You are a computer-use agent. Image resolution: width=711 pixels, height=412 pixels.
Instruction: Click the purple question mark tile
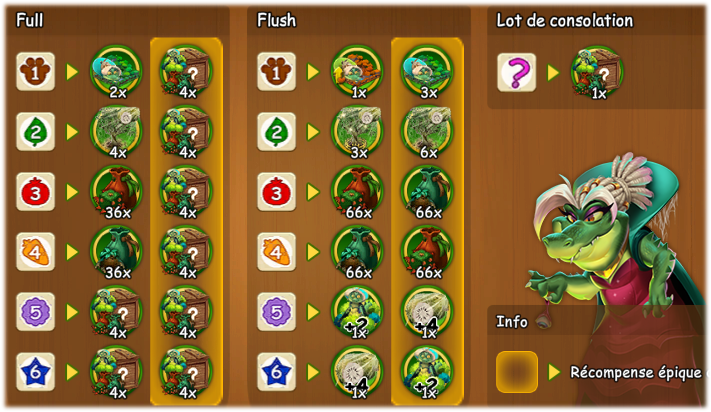click(516, 72)
